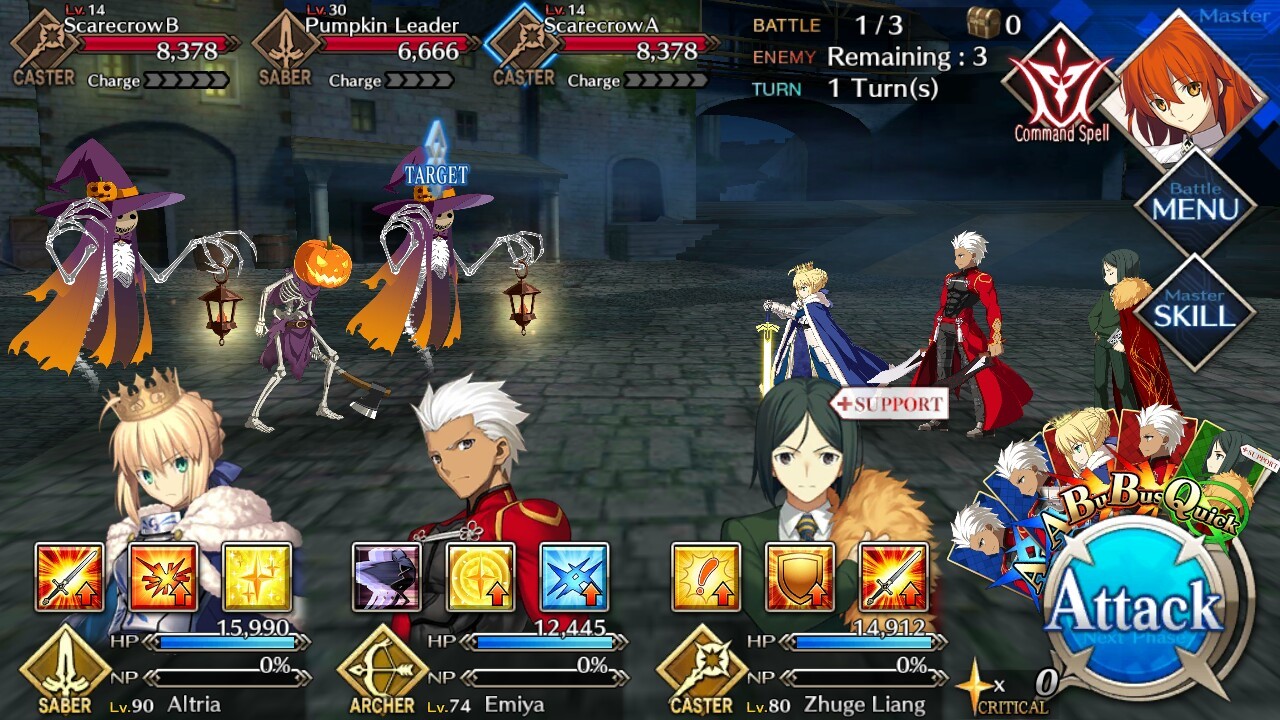Use Zhuge Liang's sword attack-up skill
Screen dimensions: 1280x720
pyautogui.click(x=894, y=577)
